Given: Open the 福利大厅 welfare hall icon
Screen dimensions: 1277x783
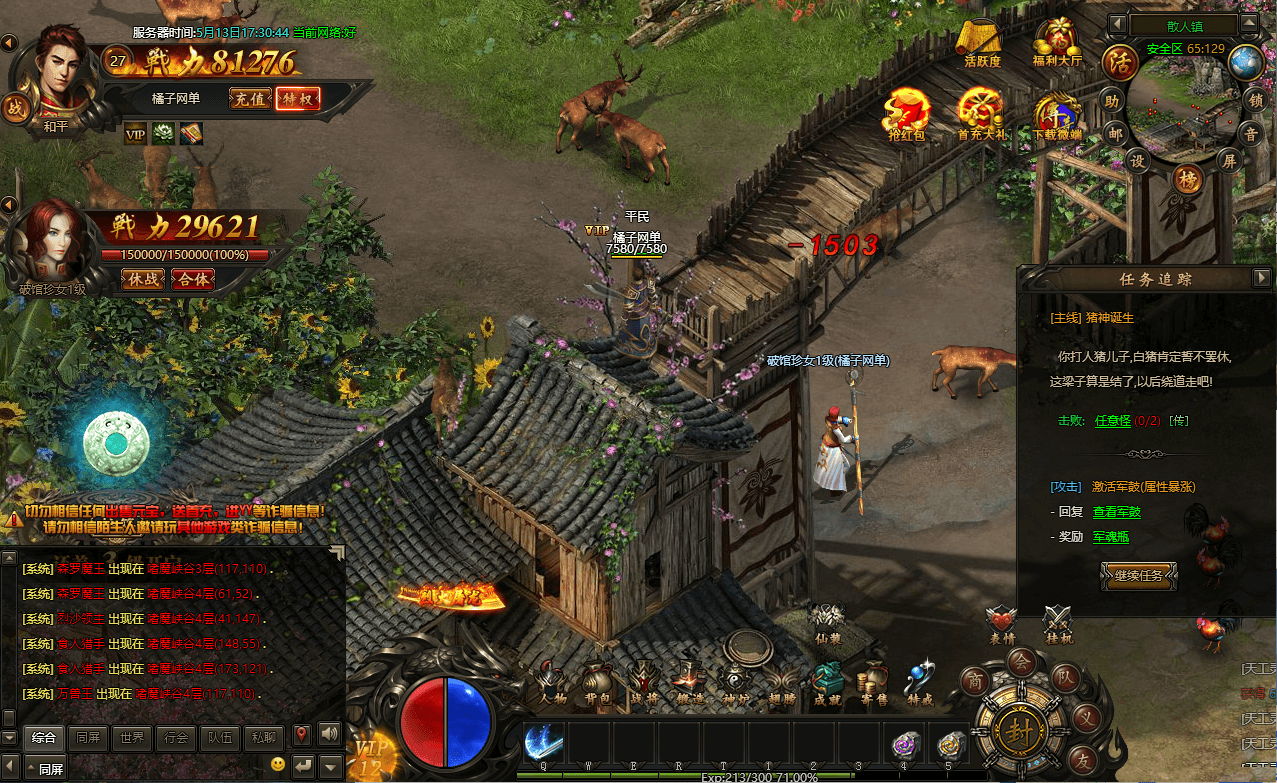Looking at the screenshot, I should click(1057, 42).
